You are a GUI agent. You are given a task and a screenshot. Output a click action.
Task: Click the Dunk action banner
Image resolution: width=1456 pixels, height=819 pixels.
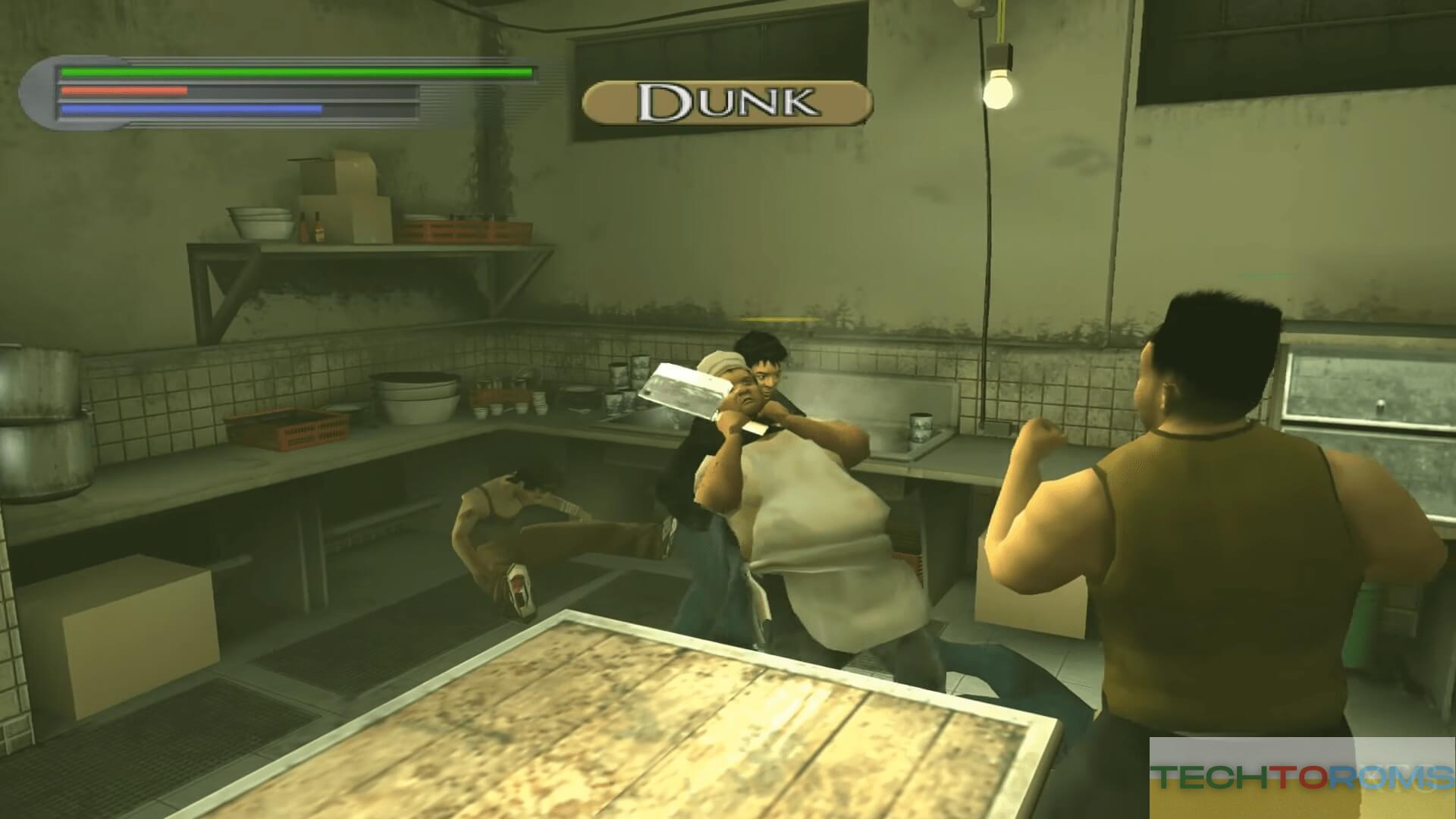[727, 102]
